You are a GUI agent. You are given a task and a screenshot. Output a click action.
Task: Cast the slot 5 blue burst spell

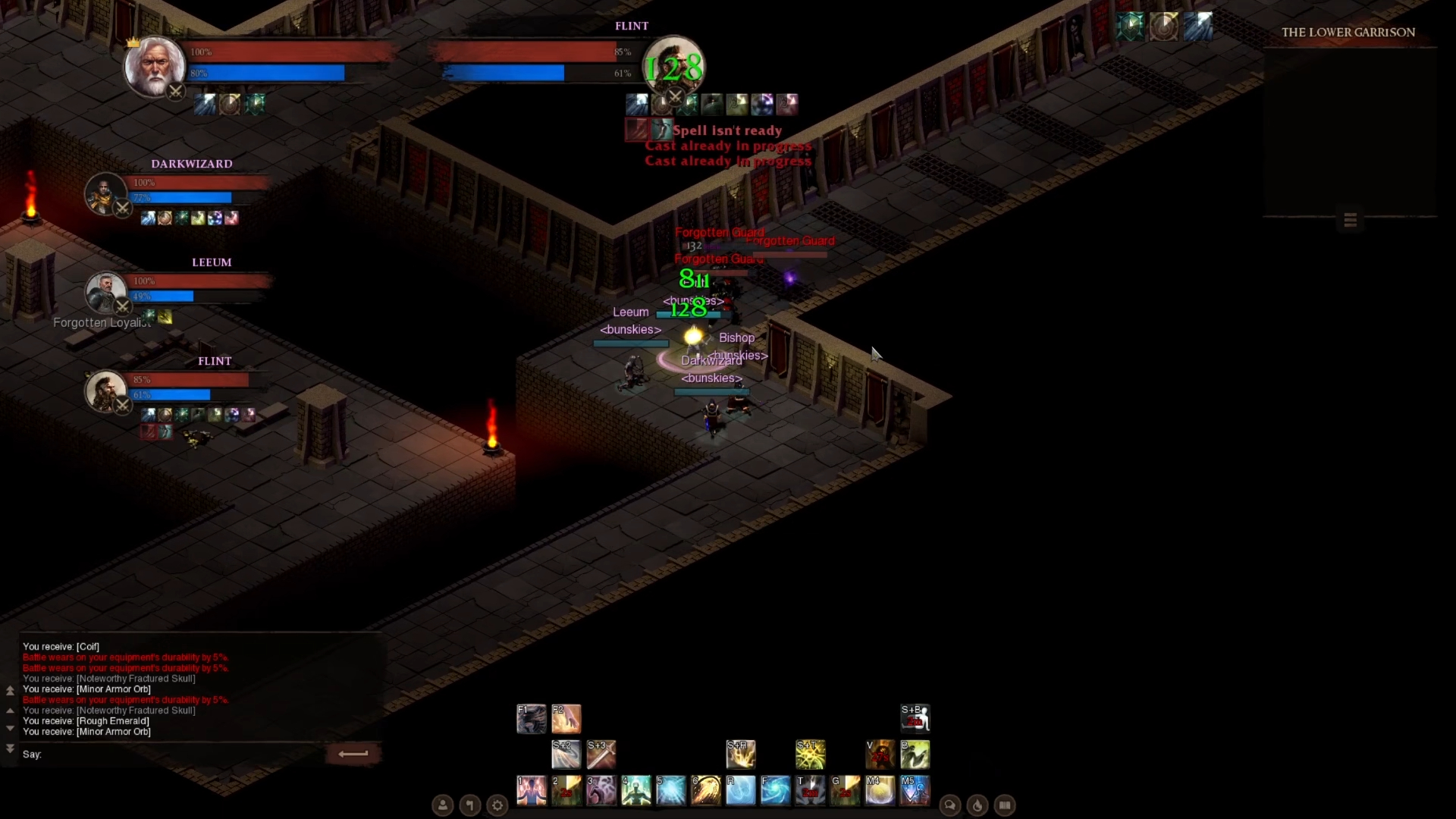[x=671, y=790]
